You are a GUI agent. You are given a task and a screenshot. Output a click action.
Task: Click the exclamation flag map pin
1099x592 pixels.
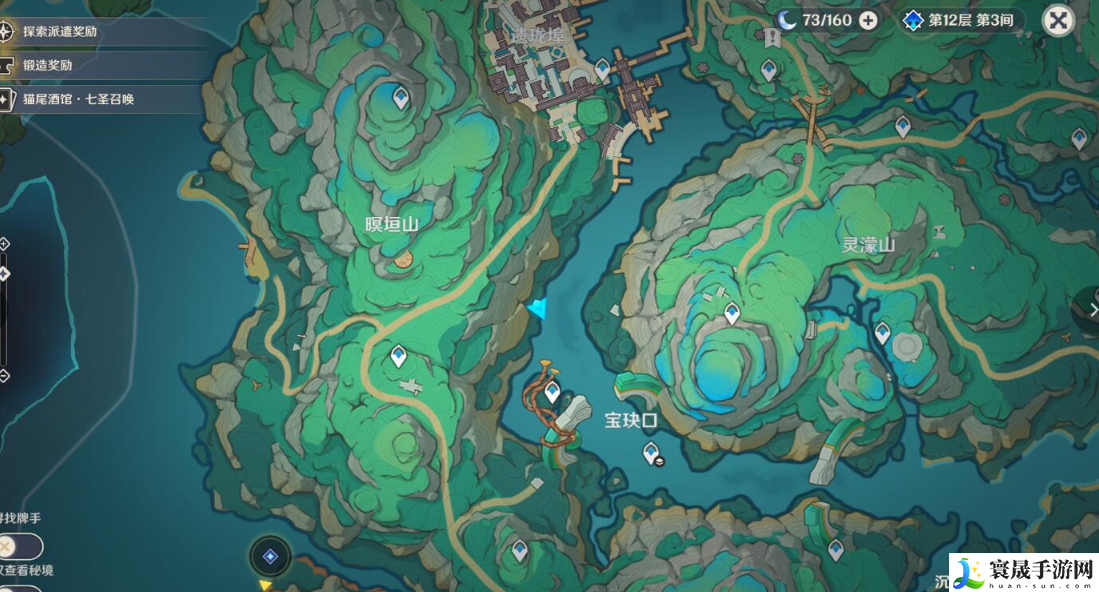click(772, 38)
